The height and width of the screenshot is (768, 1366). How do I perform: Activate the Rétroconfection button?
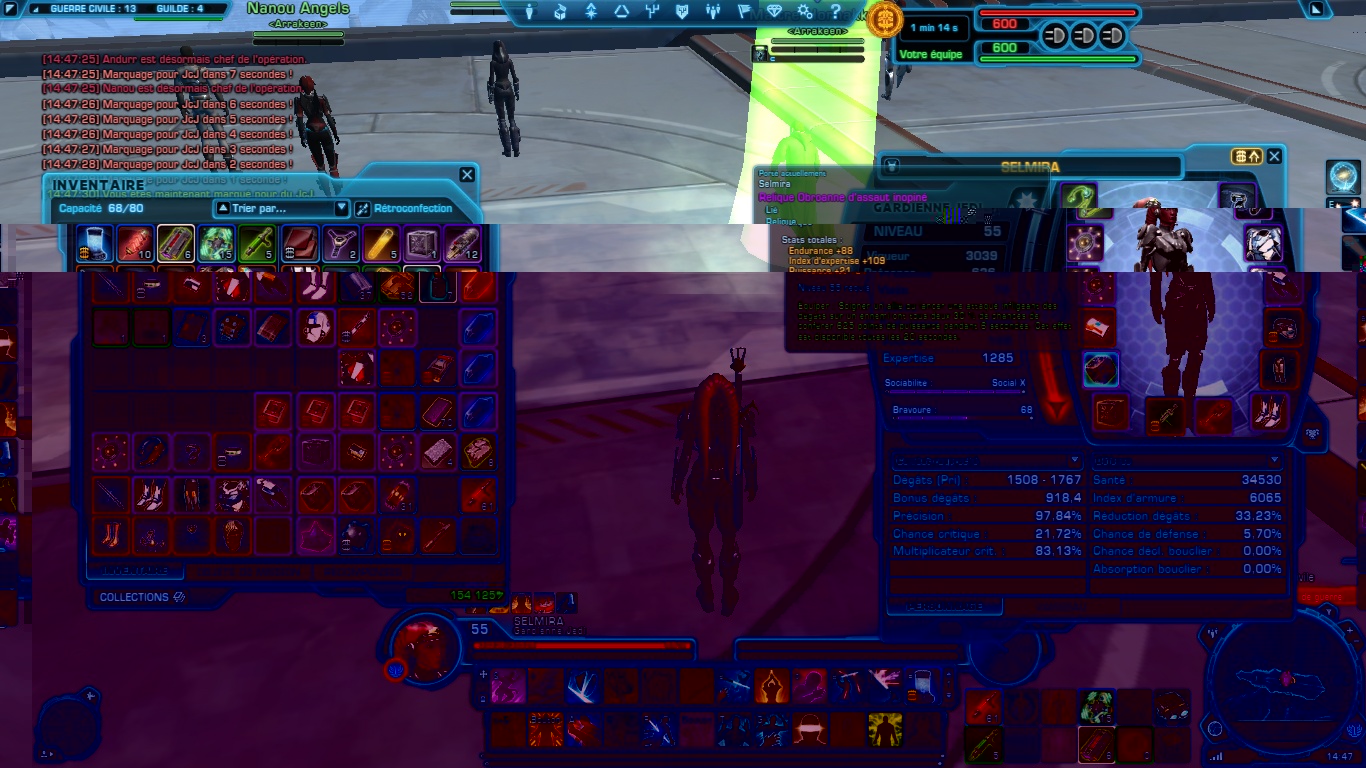tap(413, 209)
